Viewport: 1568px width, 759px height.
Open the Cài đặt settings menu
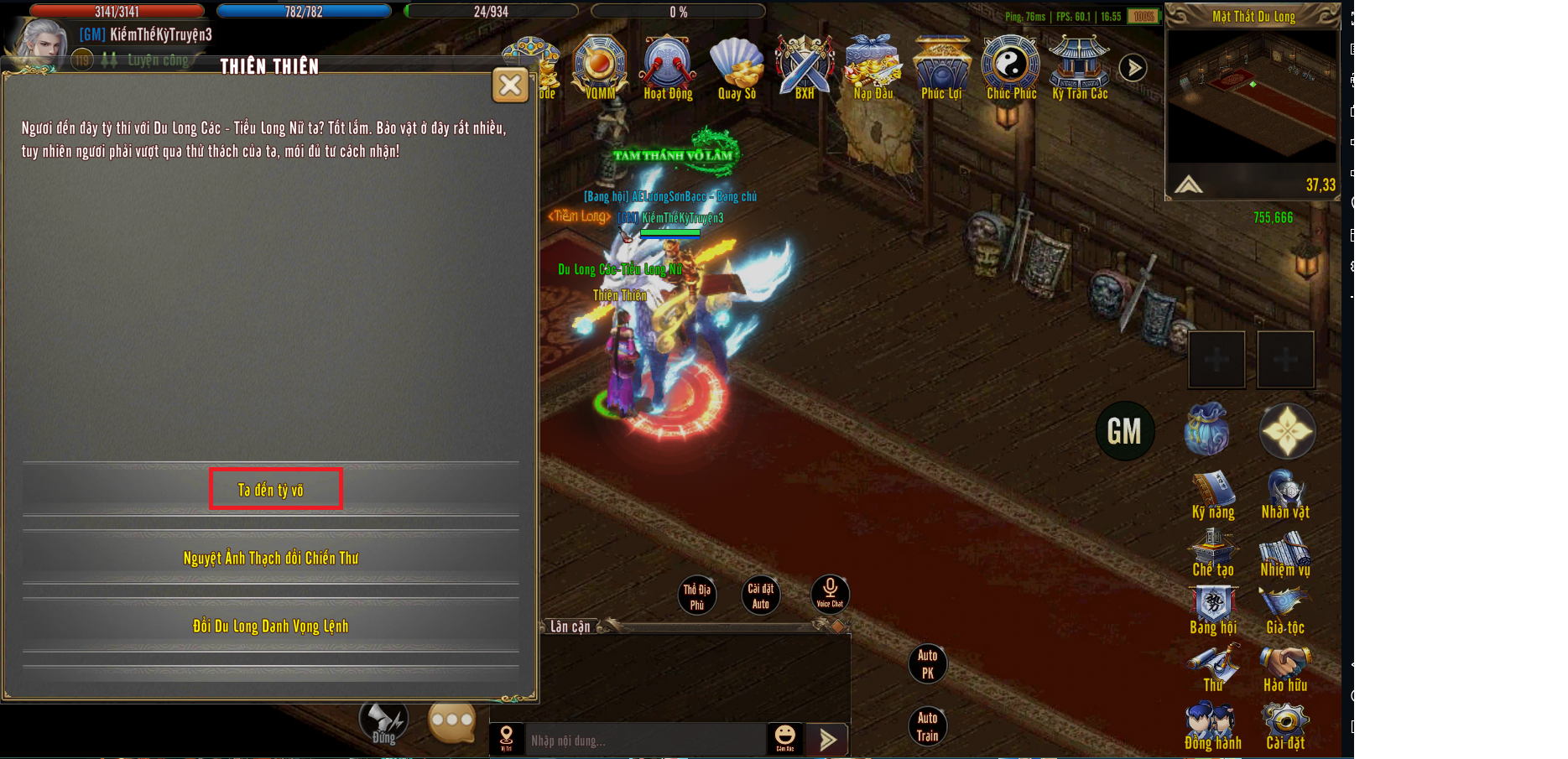(x=1285, y=727)
